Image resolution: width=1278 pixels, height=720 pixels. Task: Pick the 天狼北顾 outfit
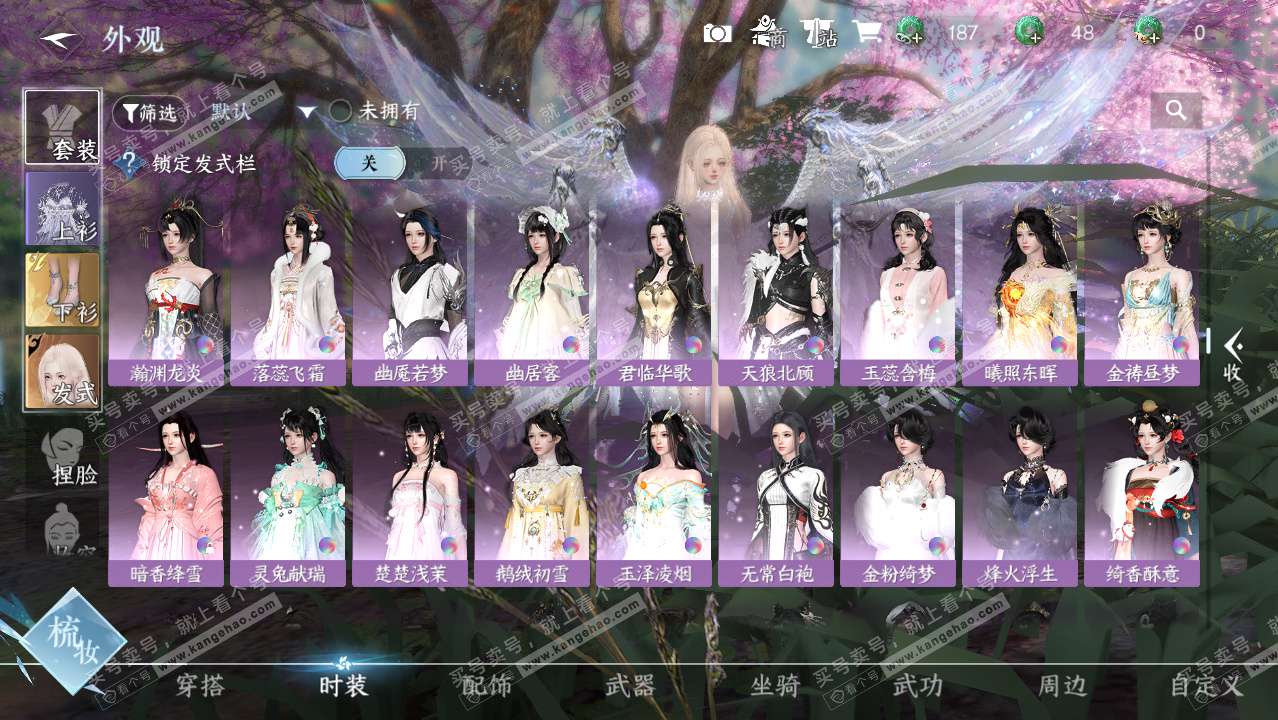pyautogui.click(x=776, y=290)
